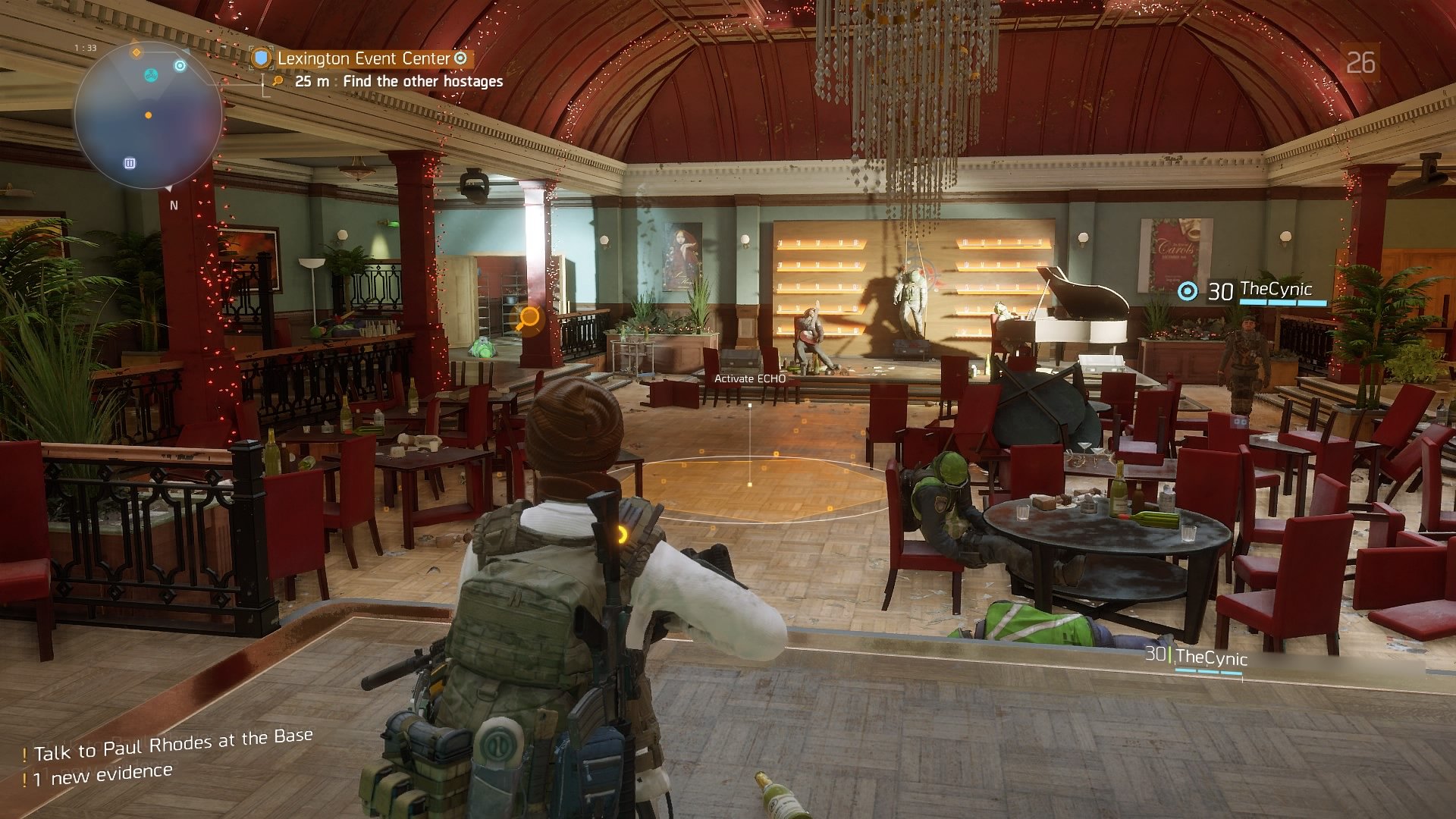This screenshot has width=1456, height=819.
Task: Open the 'Talk to Paul Rhodes' notification
Action: pyautogui.click(x=172, y=745)
